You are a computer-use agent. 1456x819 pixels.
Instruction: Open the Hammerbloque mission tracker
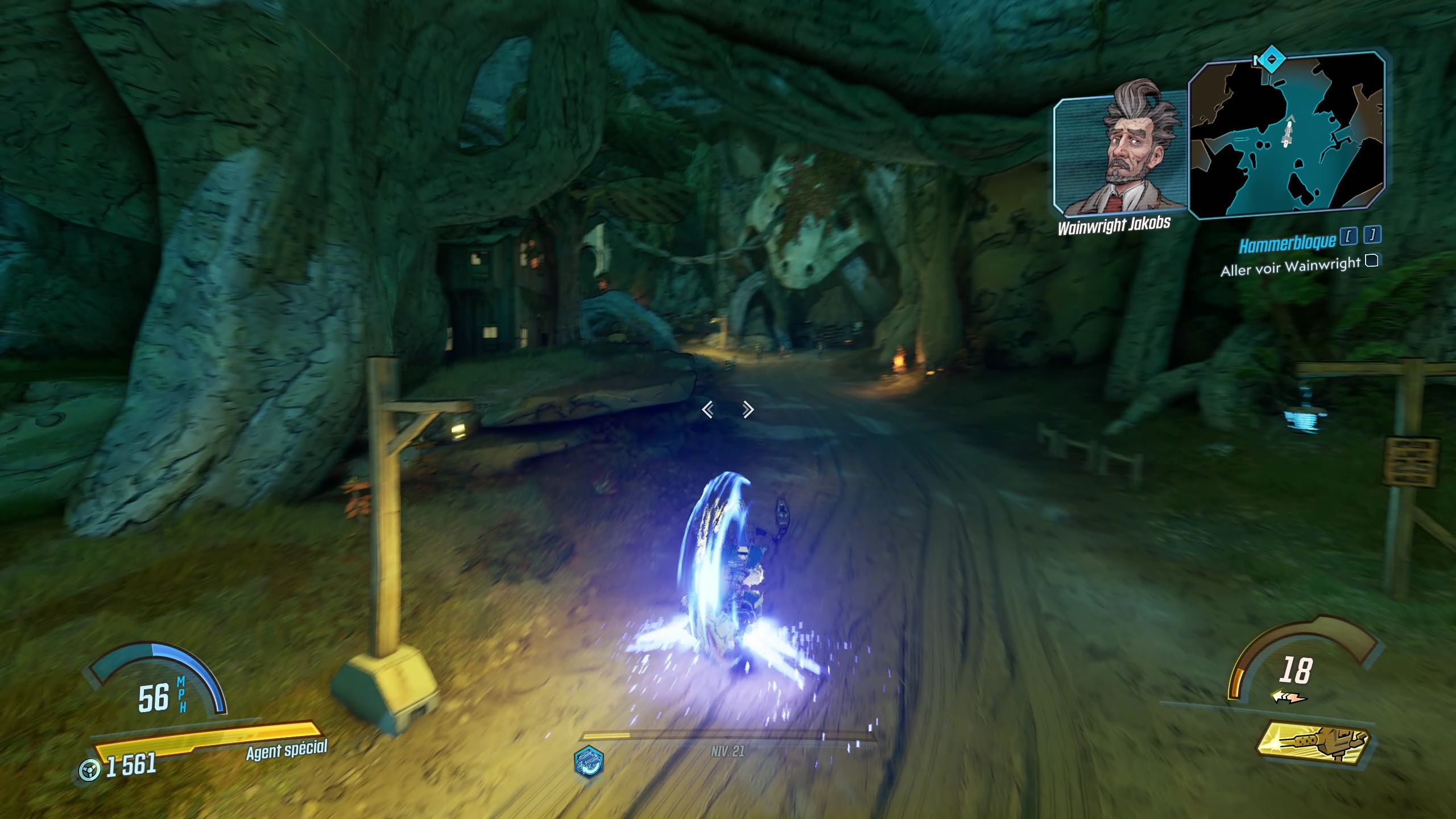tap(1288, 245)
